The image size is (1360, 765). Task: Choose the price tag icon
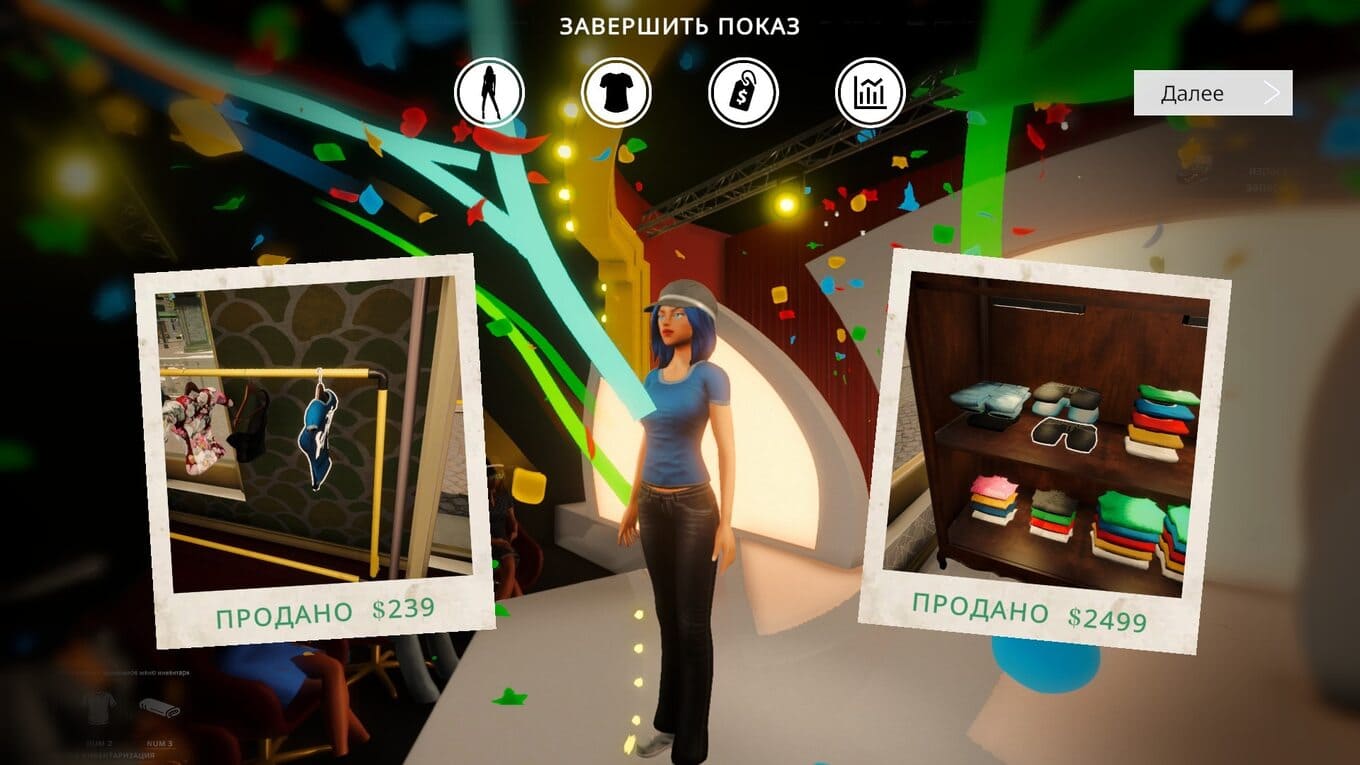tap(743, 93)
